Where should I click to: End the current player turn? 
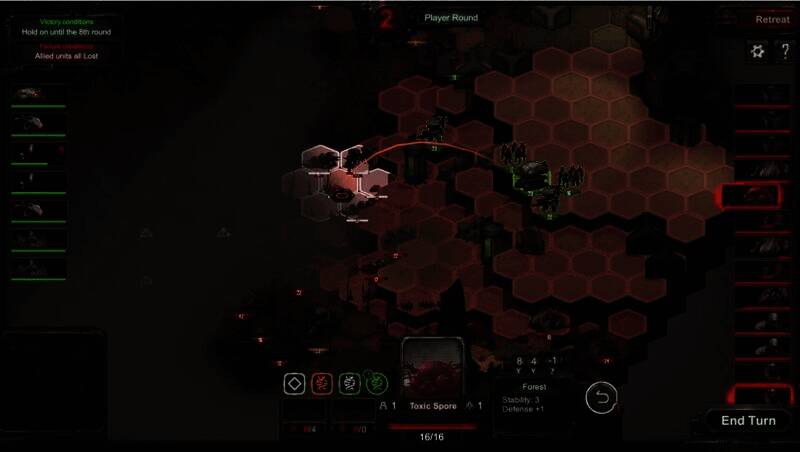(x=748, y=420)
